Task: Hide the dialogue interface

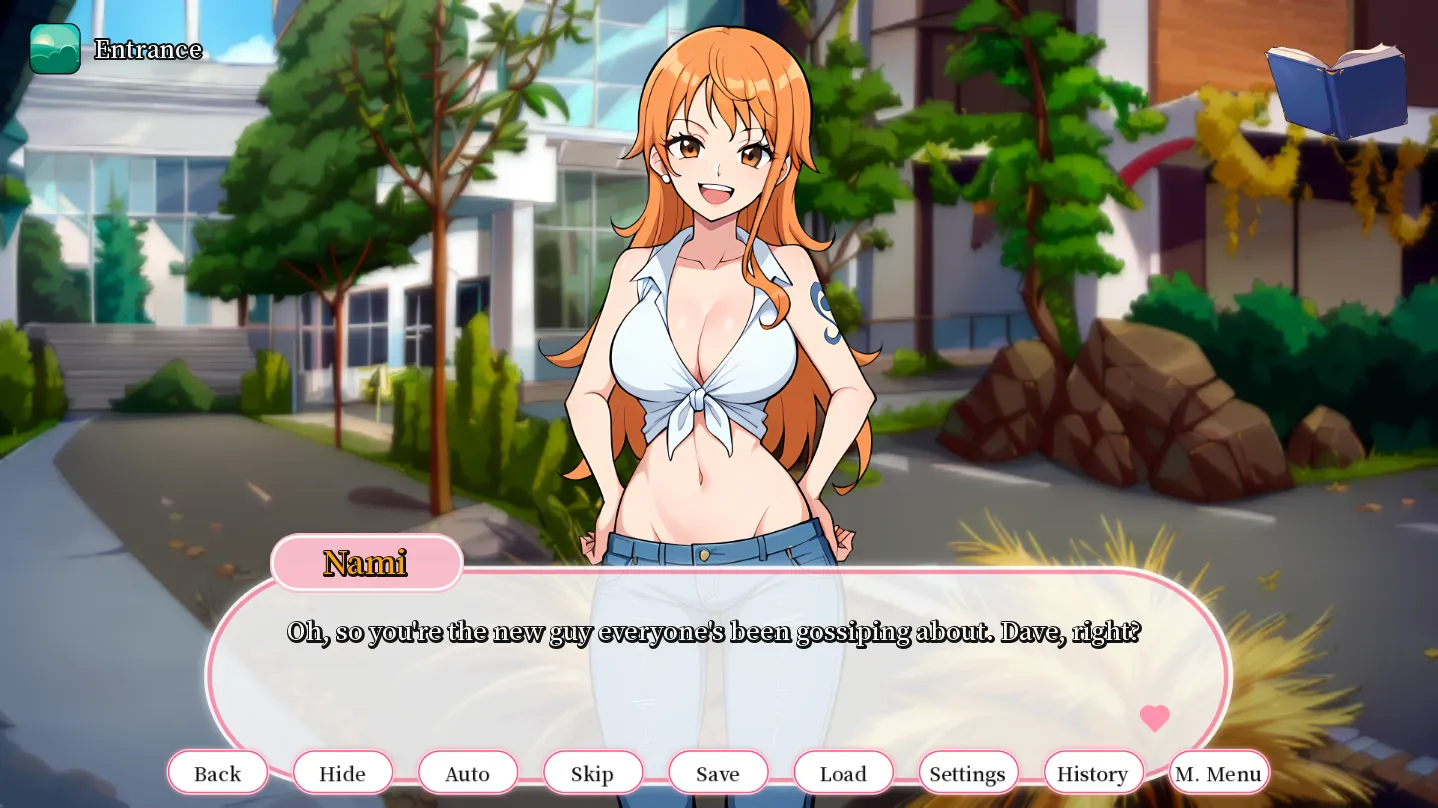Action: (x=343, y=772)
